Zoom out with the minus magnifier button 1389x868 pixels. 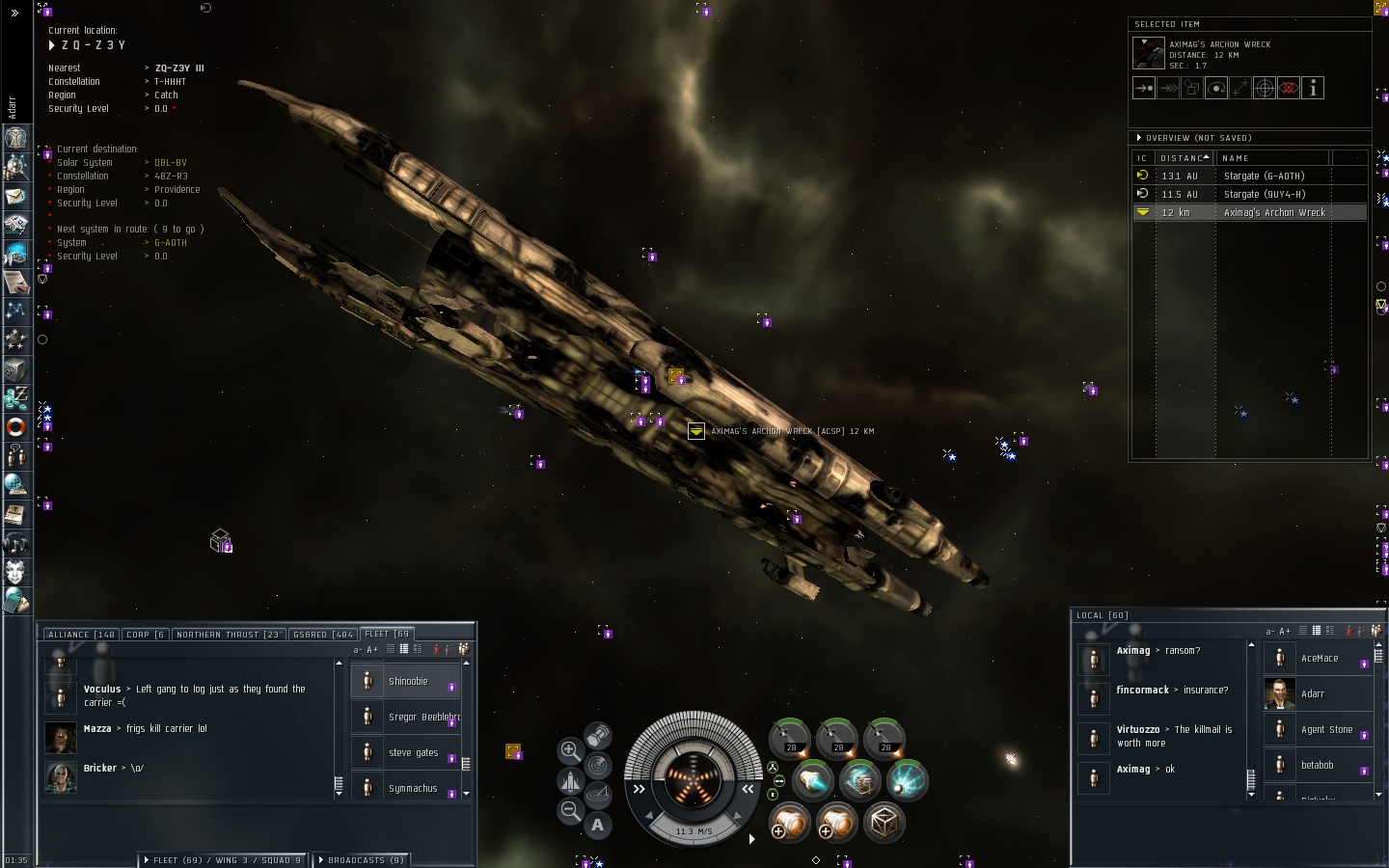pos(570,811)
